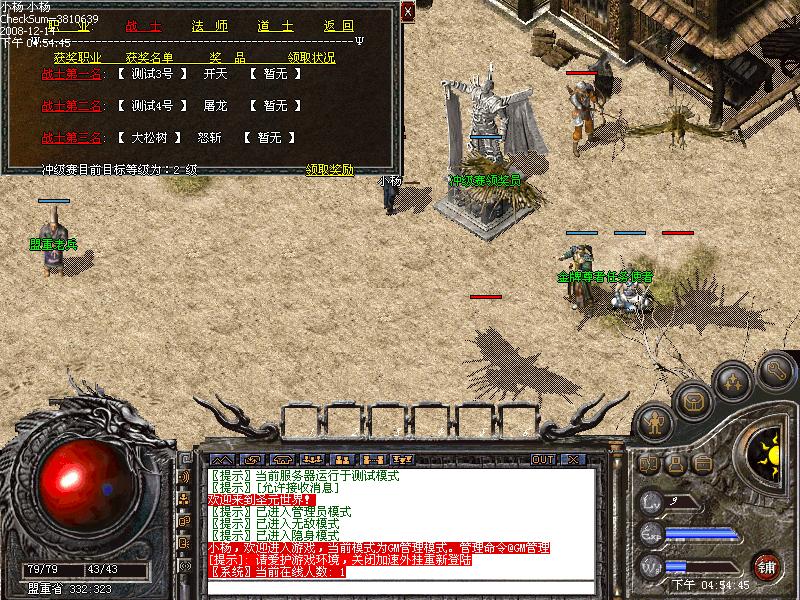Switch to the 法师 (Mage) rankings

202,25
